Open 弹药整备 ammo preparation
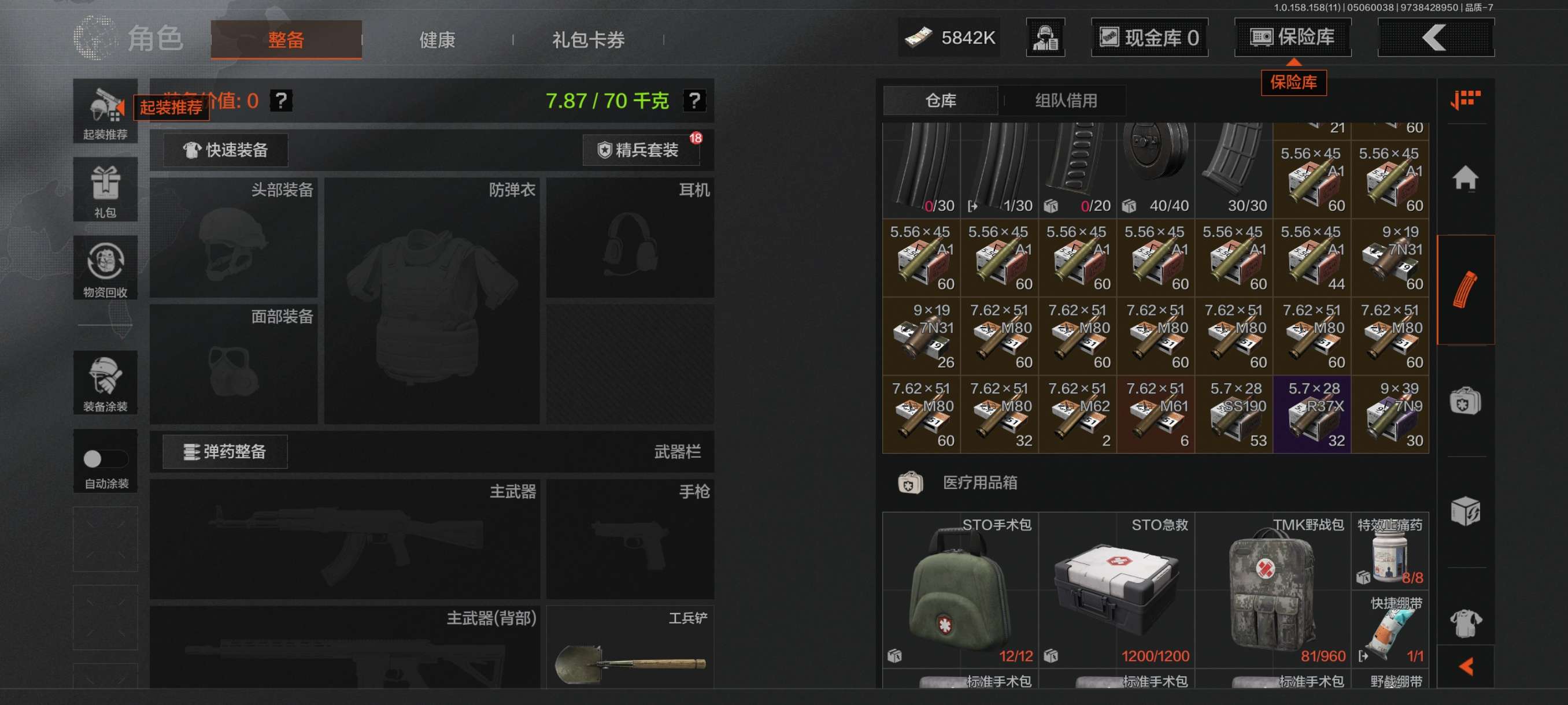 [x=225, y=452]
